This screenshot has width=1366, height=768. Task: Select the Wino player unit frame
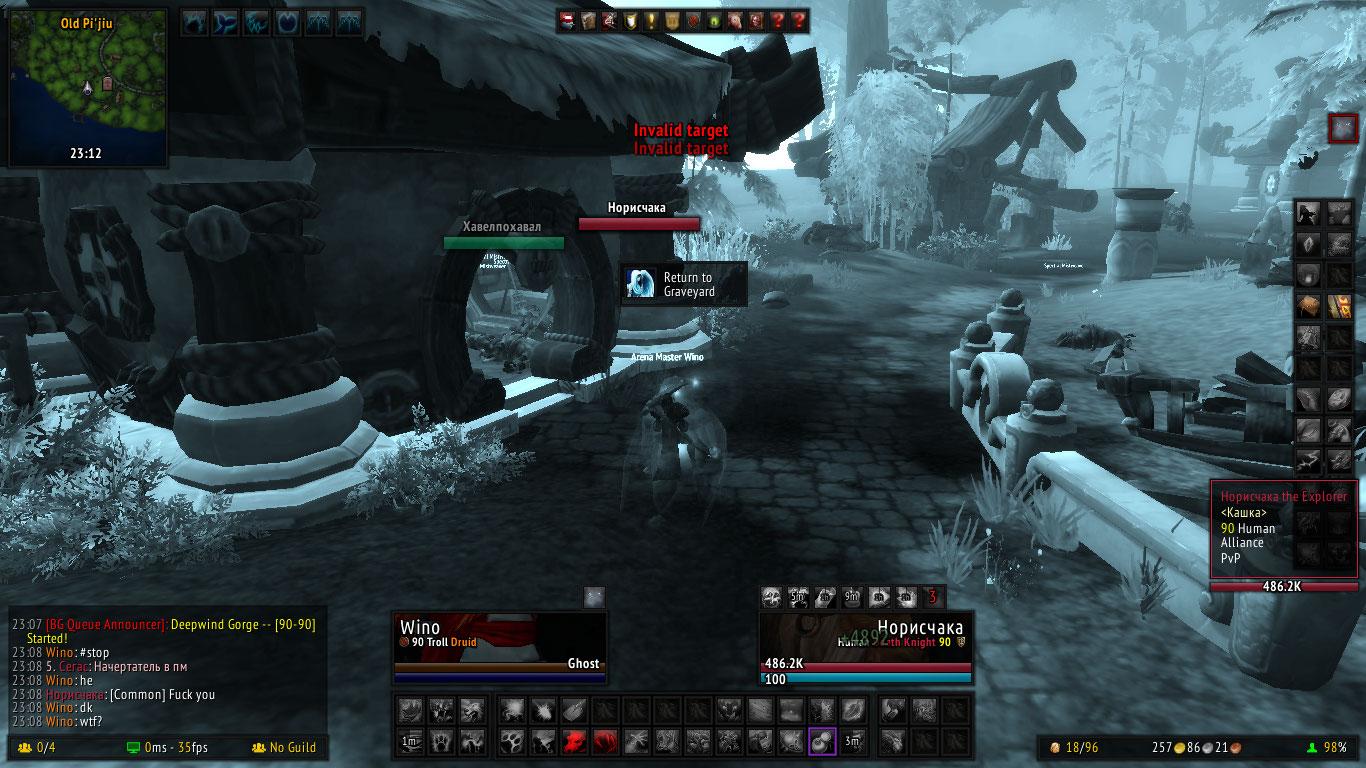click(x=499, y=646)
